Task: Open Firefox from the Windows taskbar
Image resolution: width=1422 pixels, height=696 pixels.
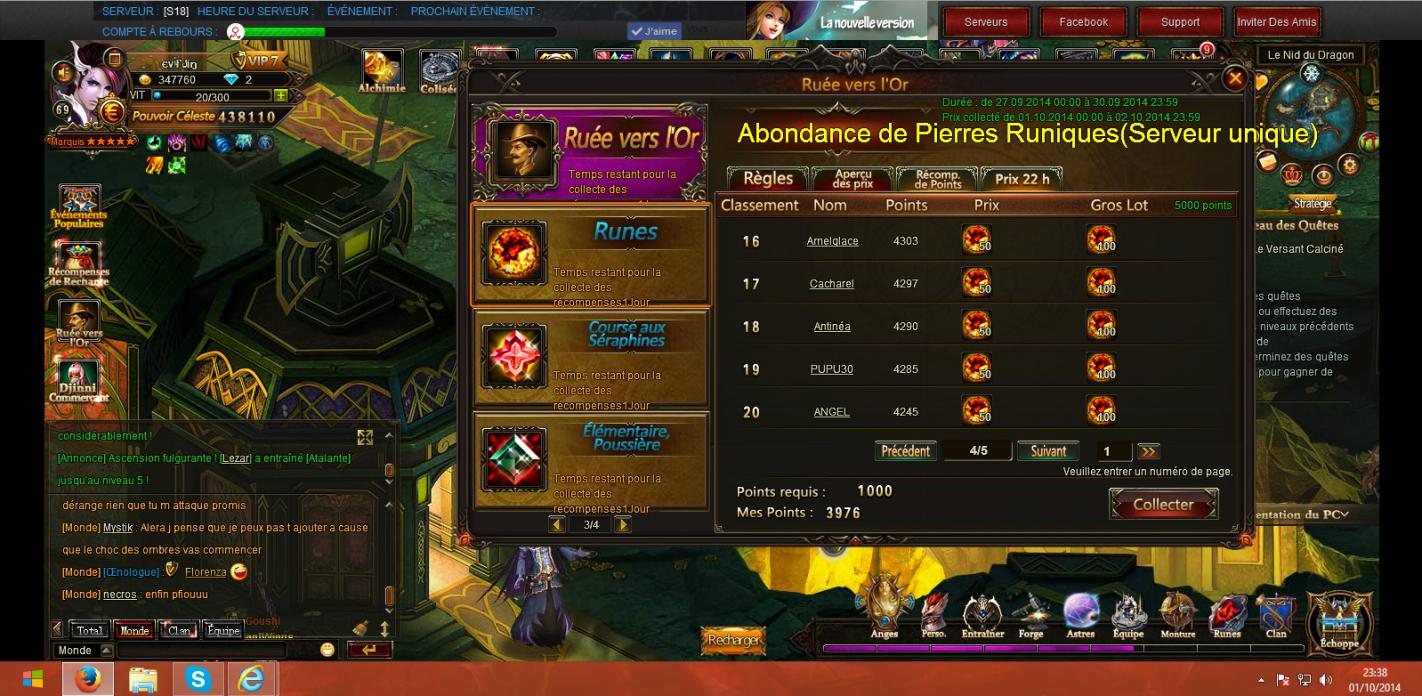Action: pyautogui.click(x=87, y=679)
